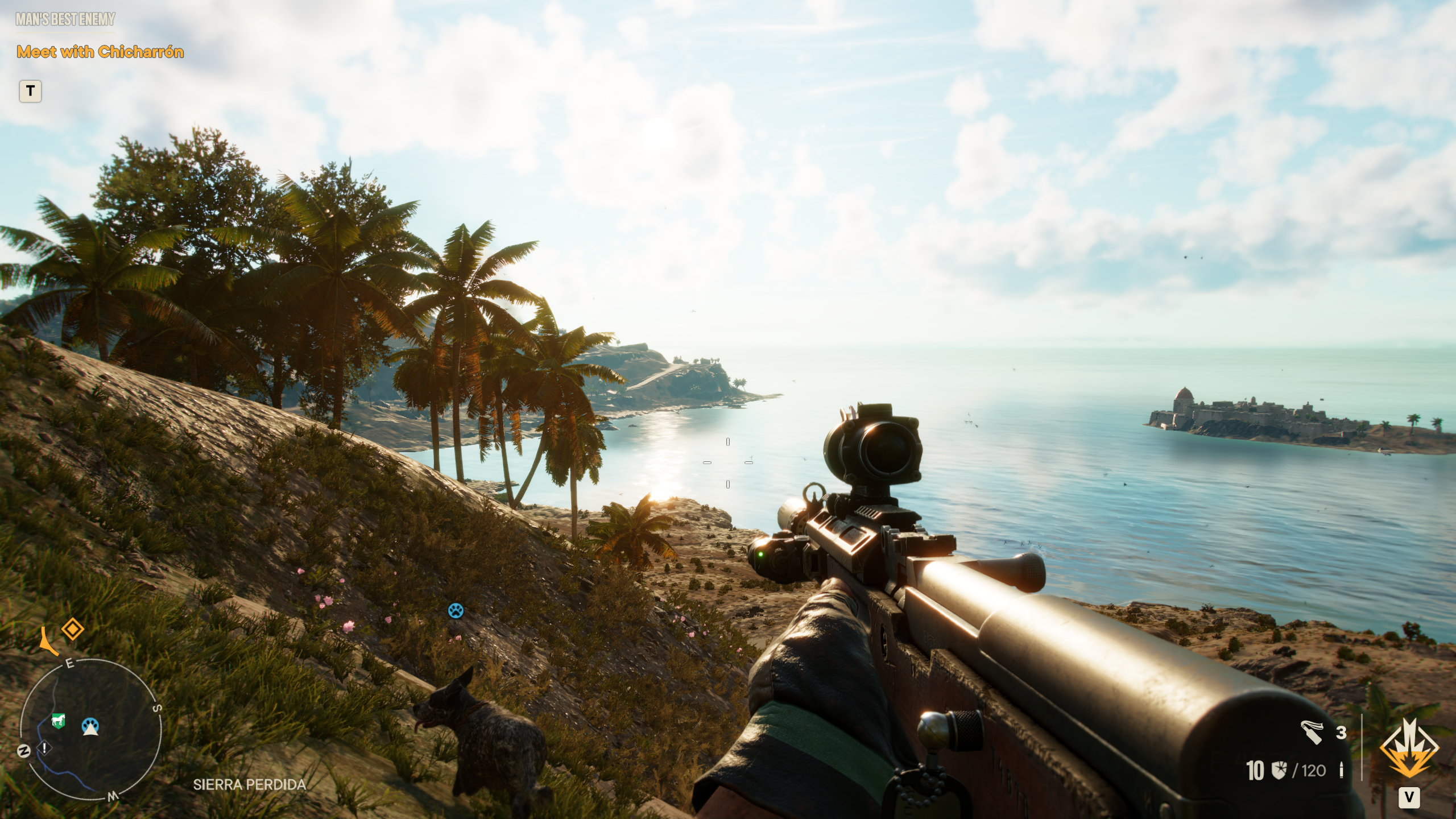Expand the MAN'S BEST ENEMY quest header

click(x=64, y=19)
